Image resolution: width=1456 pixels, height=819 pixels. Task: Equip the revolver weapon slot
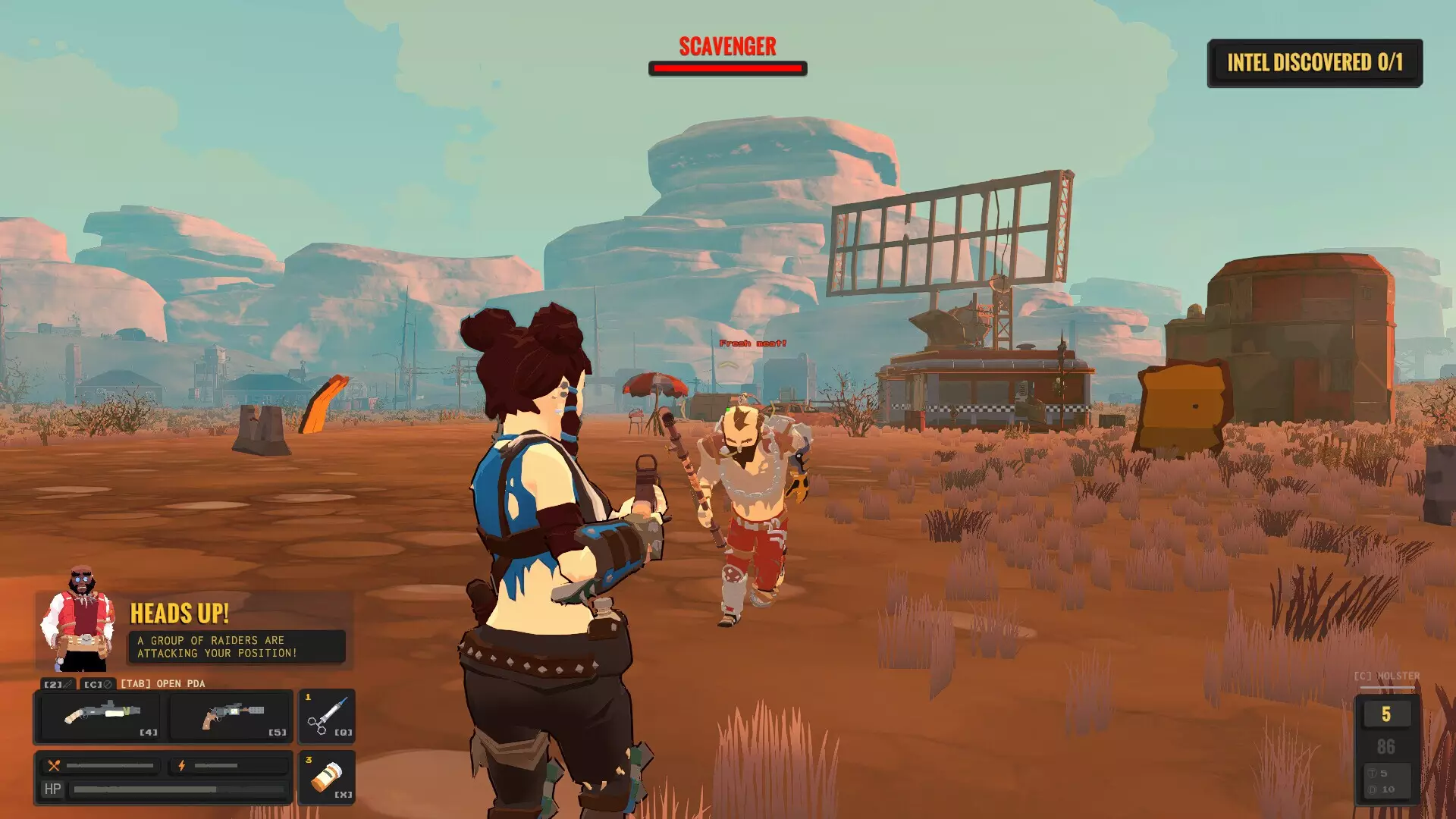231,716
